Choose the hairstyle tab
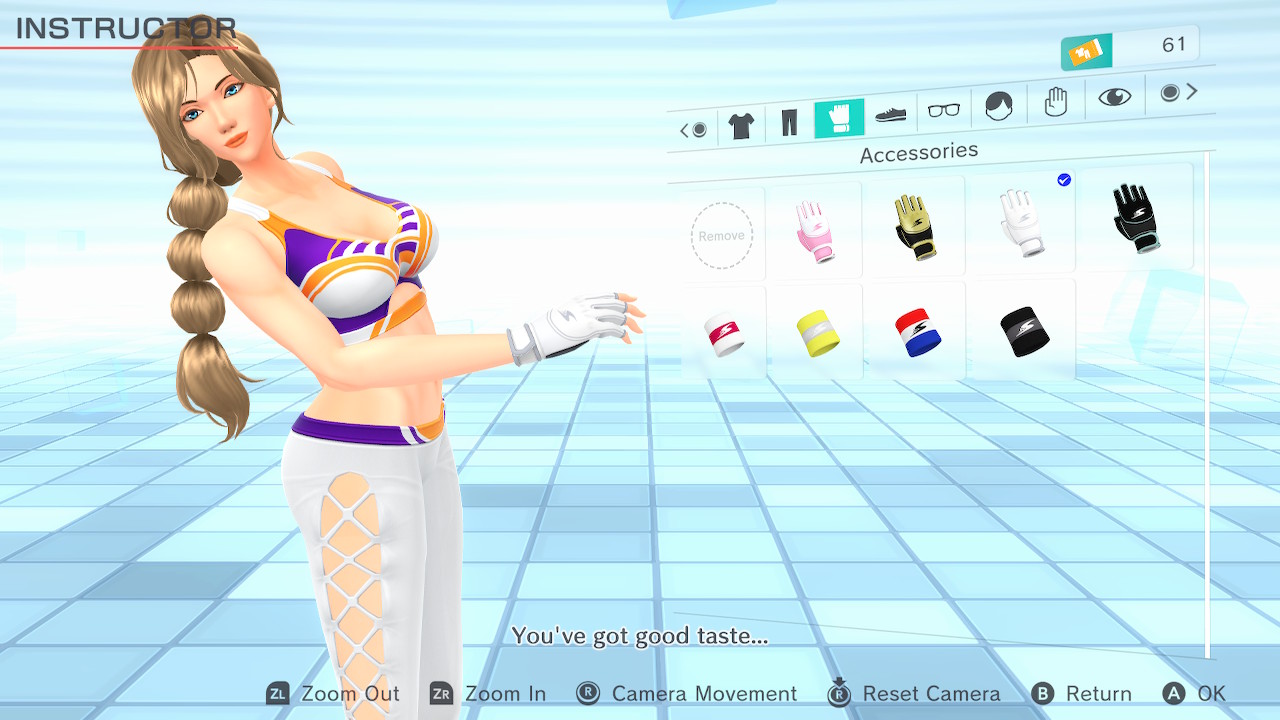1280x720 pixels. (998, 105)
